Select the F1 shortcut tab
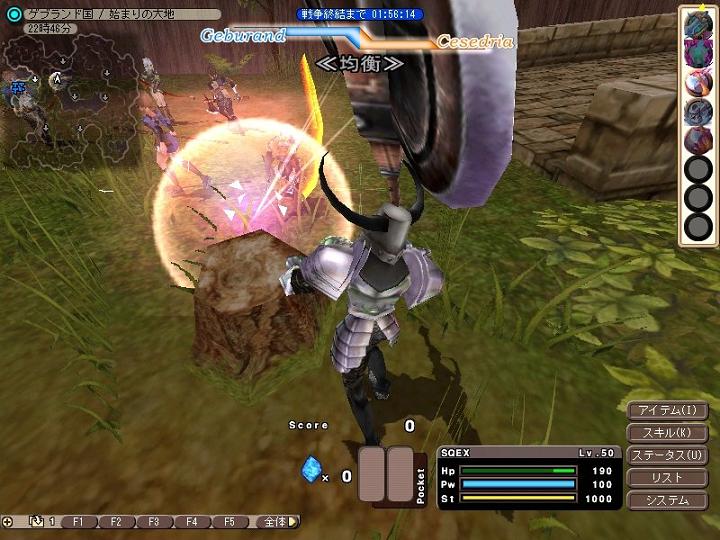The height and width of the screenshot is (540, 720). coord(80,522)
